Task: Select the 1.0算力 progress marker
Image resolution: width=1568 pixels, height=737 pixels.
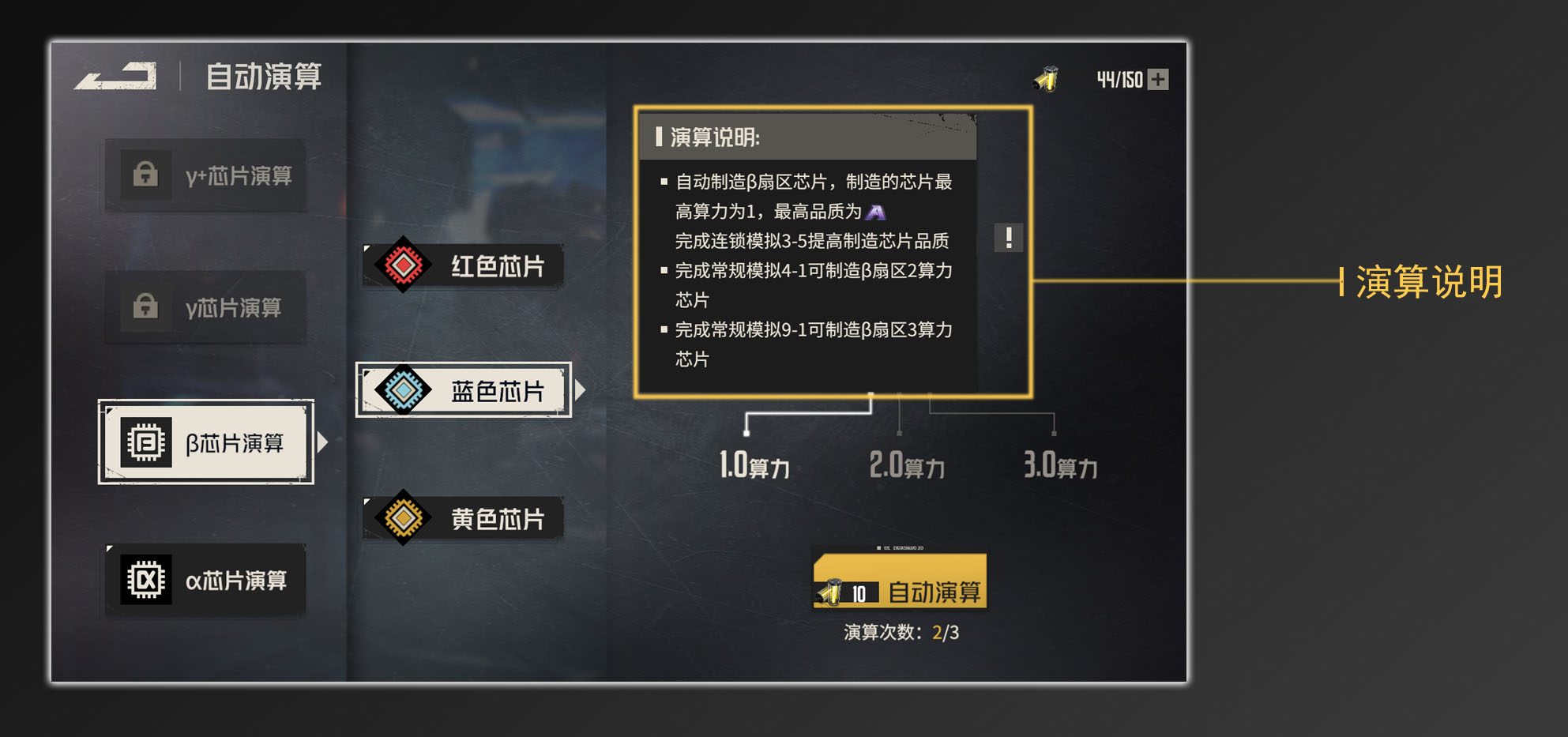Action: (746, 432)
